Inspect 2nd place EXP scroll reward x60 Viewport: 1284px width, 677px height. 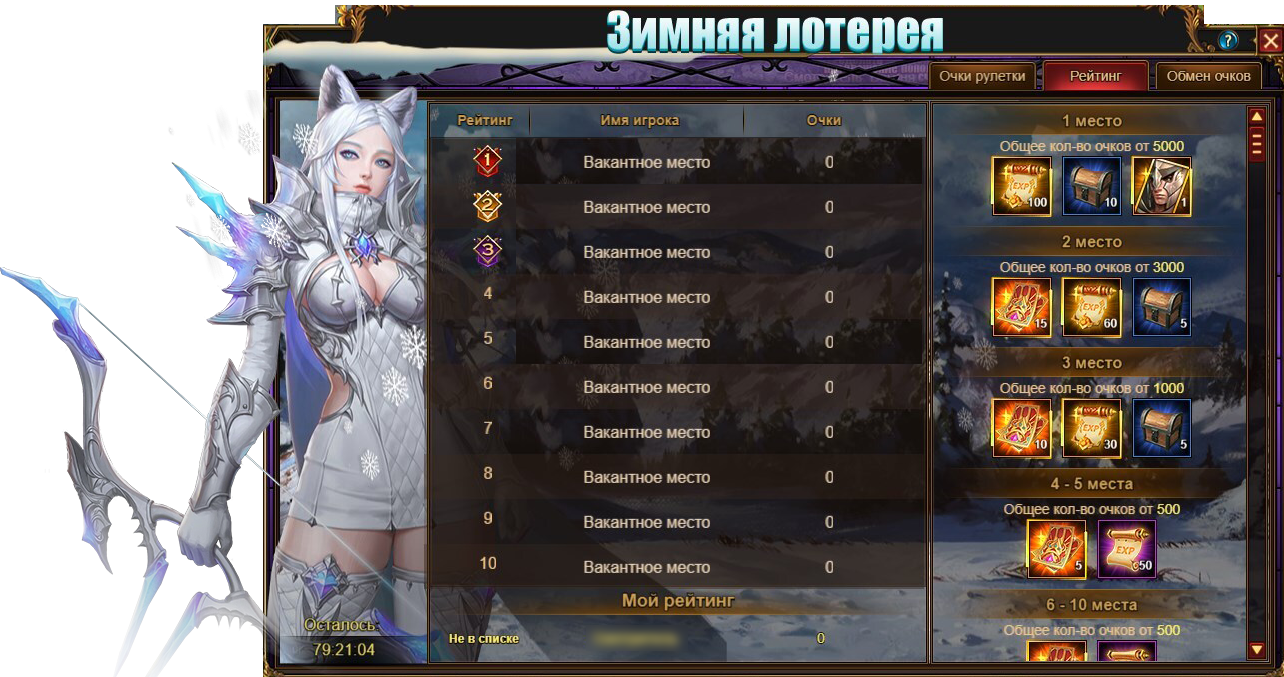(1092, 307)
